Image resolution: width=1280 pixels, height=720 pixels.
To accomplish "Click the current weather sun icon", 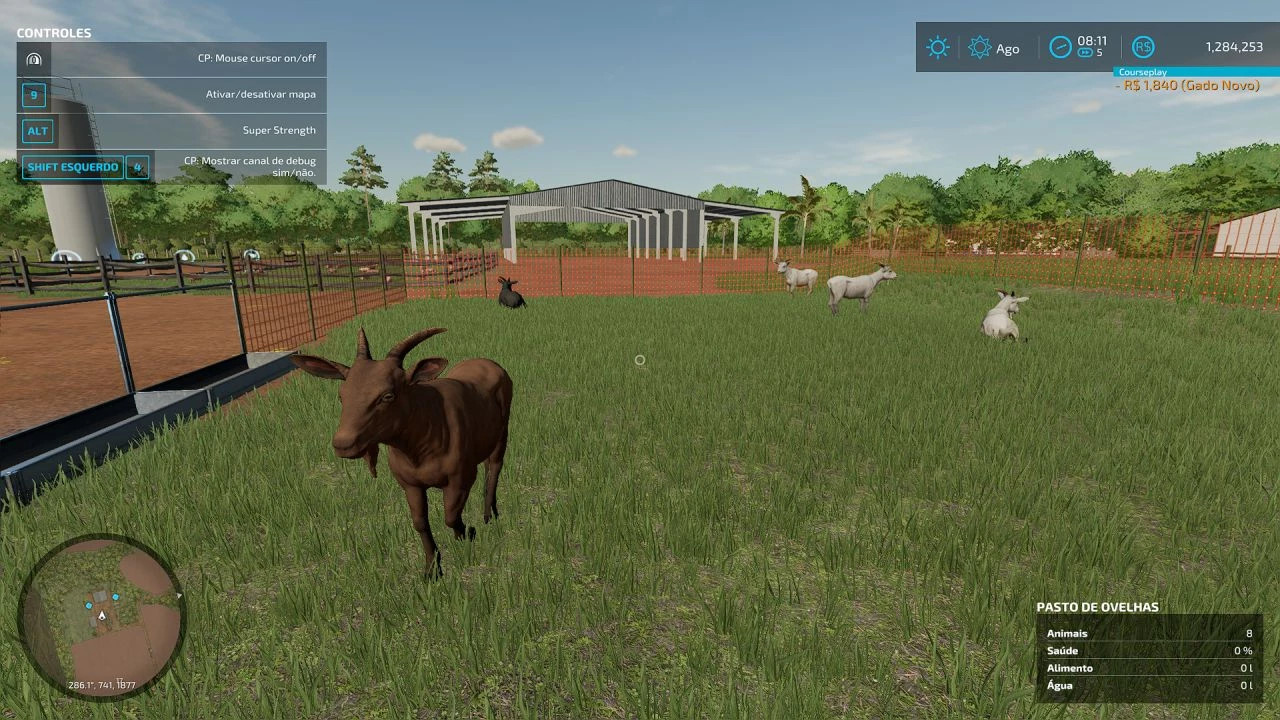I will coord(937,47).
